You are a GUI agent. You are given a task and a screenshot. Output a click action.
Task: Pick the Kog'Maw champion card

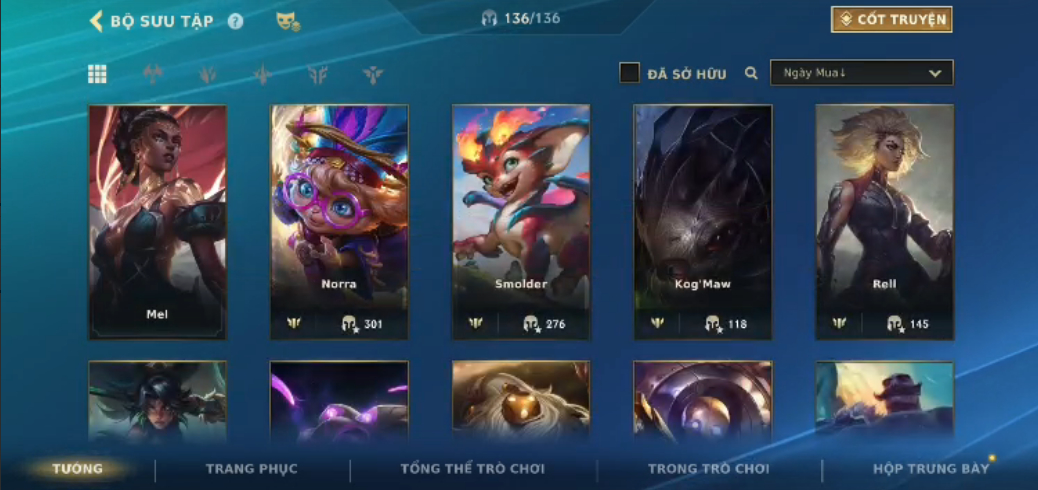[x=703, y=222]
